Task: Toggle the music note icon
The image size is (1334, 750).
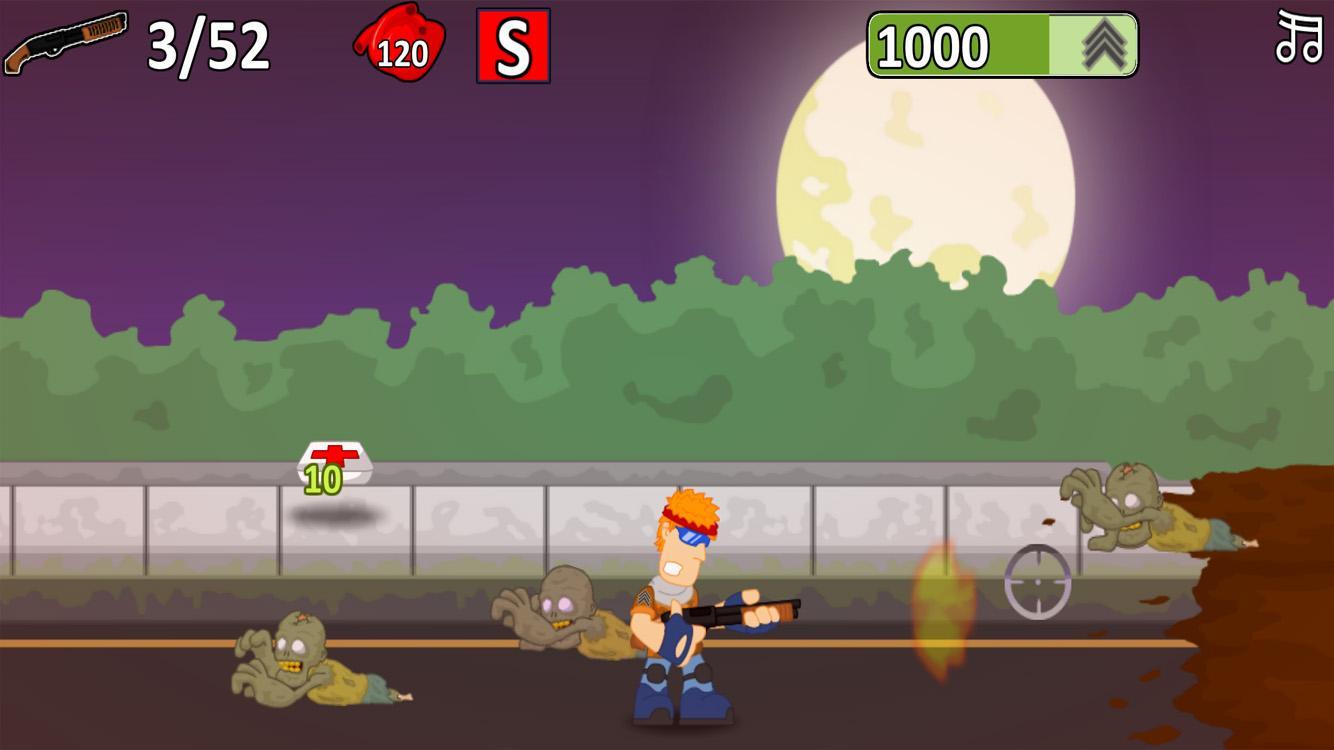Action: tap(1300, 40)
